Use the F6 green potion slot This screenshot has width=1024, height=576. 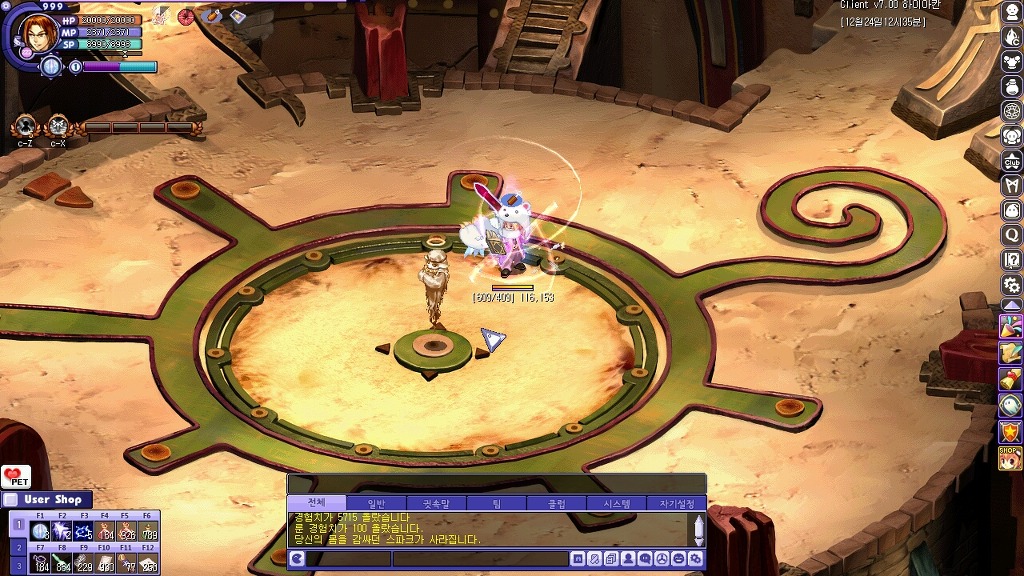148,530
